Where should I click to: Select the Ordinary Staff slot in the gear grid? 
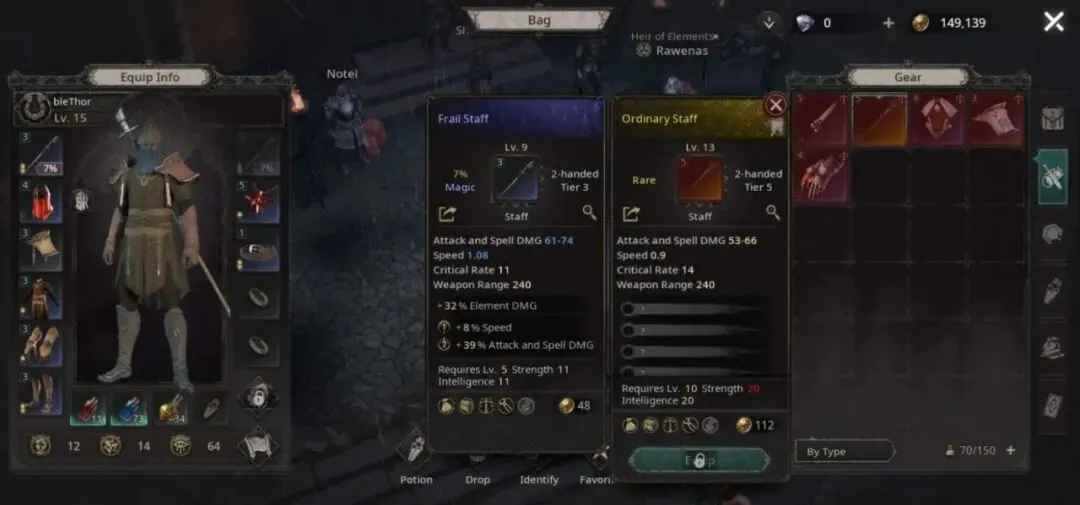pyautogui.click(x=879, y=121)
